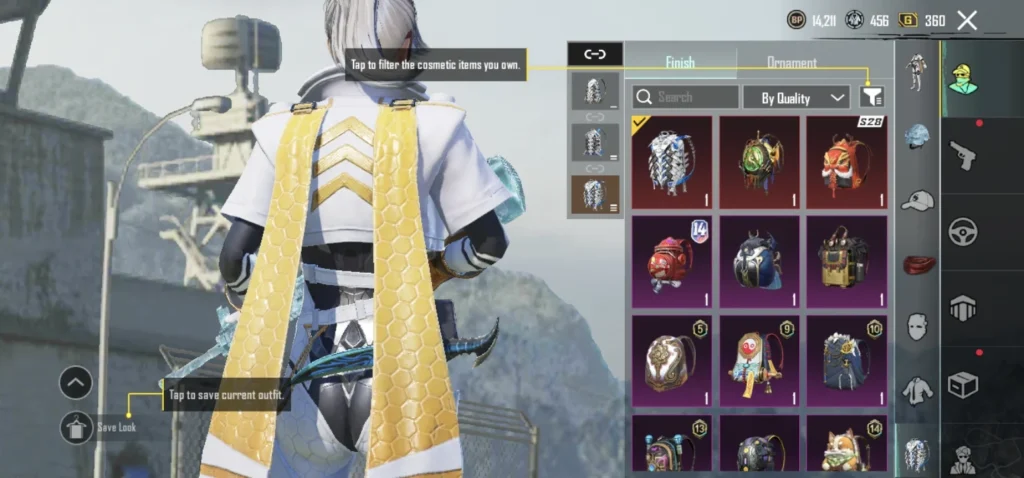Choose the green dragon backpack skin
Image resolution: width=1024 pixels, height=478 pixels.
pyautogui.click(x=759, y=162)
